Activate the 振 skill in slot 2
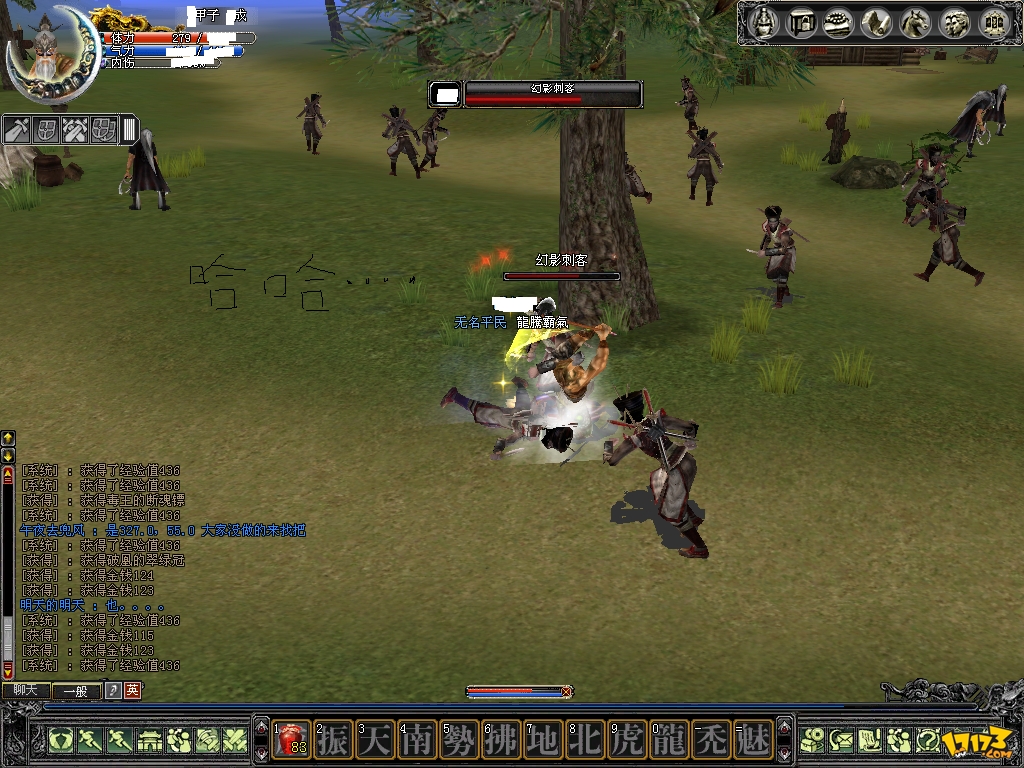The height and width of the screenshot is (768, 1024). (x=334, y=740)
